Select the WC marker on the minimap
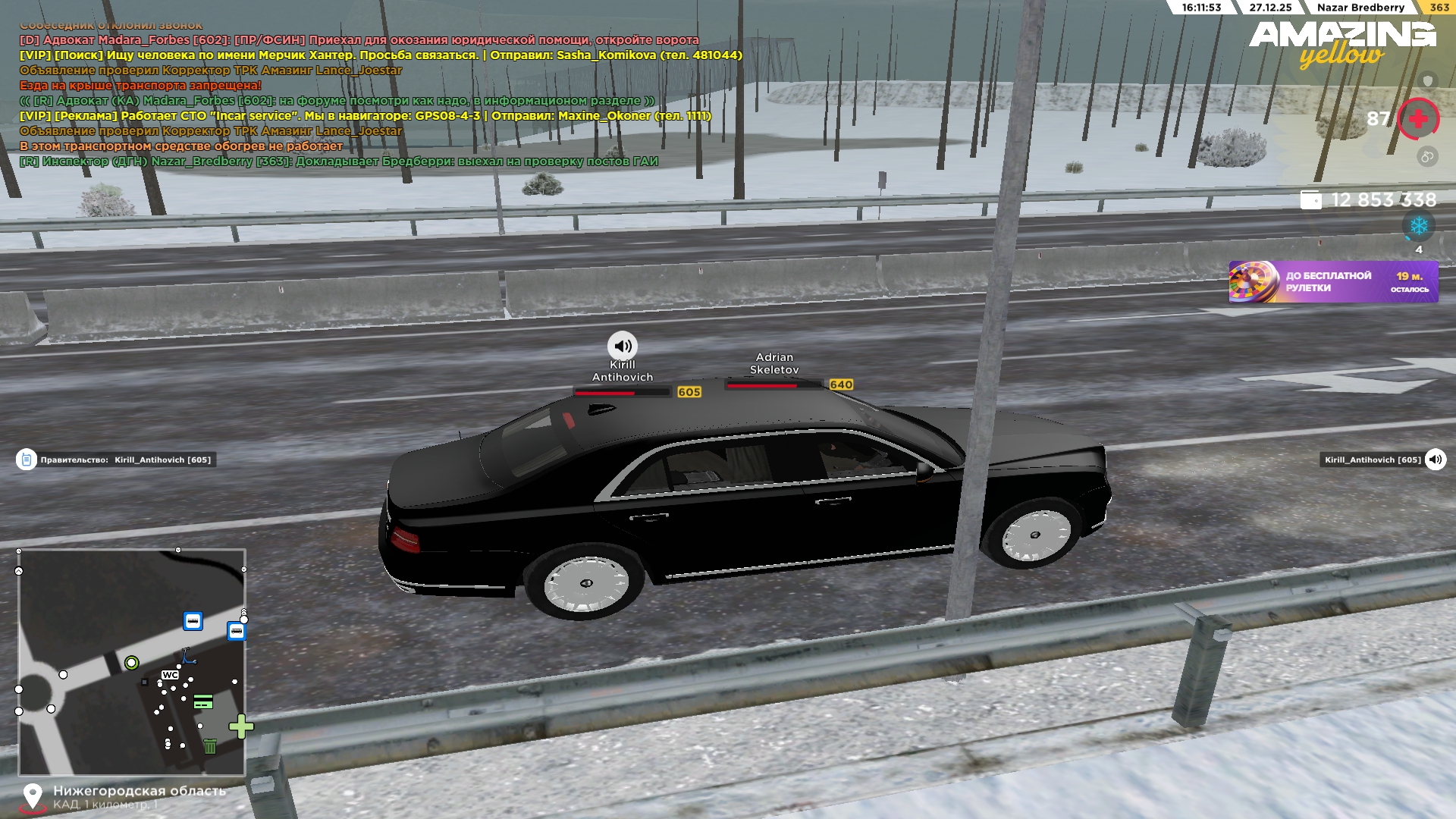The height and width of the screenshot is (819, 1456). point(170,675)
